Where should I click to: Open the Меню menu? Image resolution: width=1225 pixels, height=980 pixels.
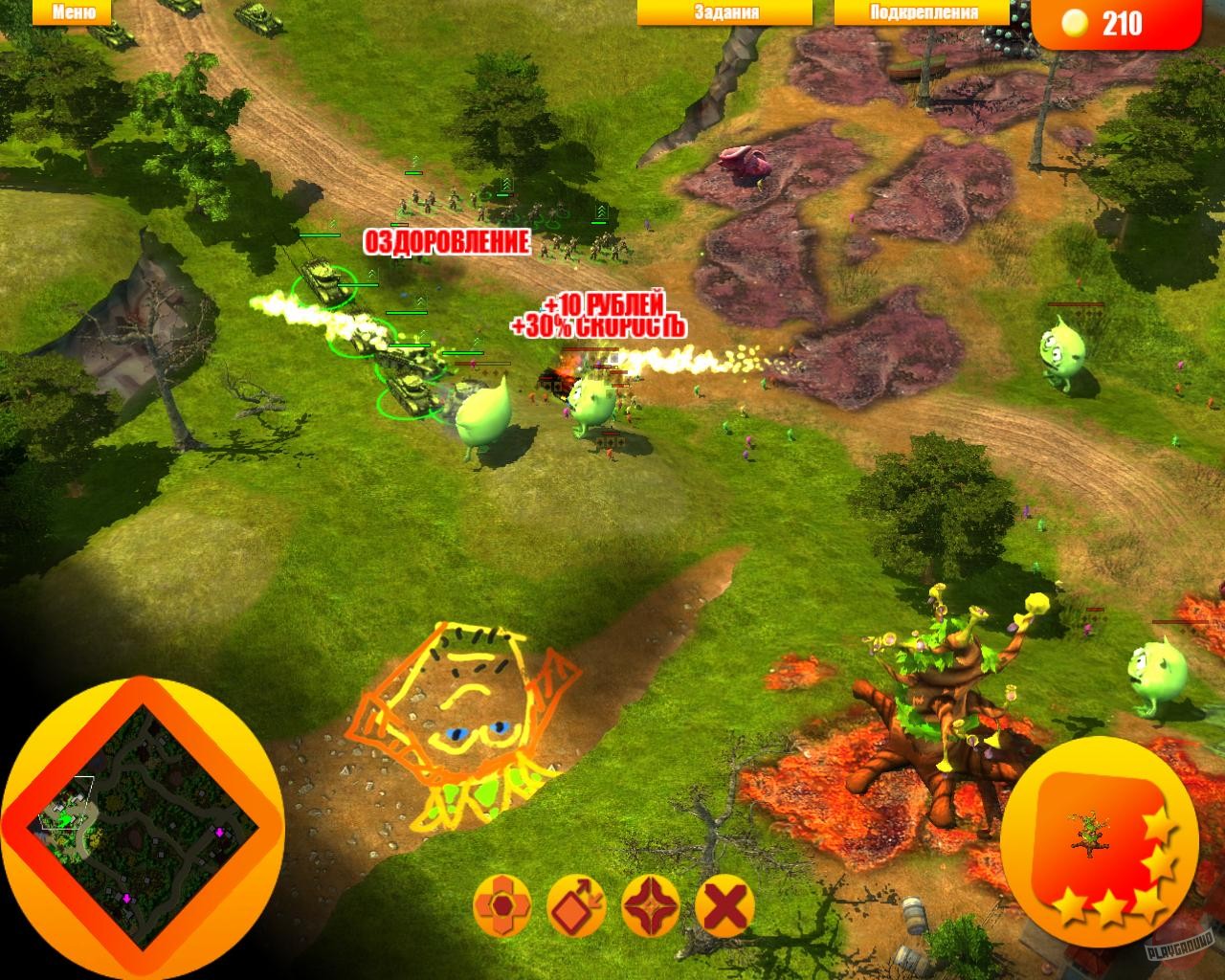point(72,11)
